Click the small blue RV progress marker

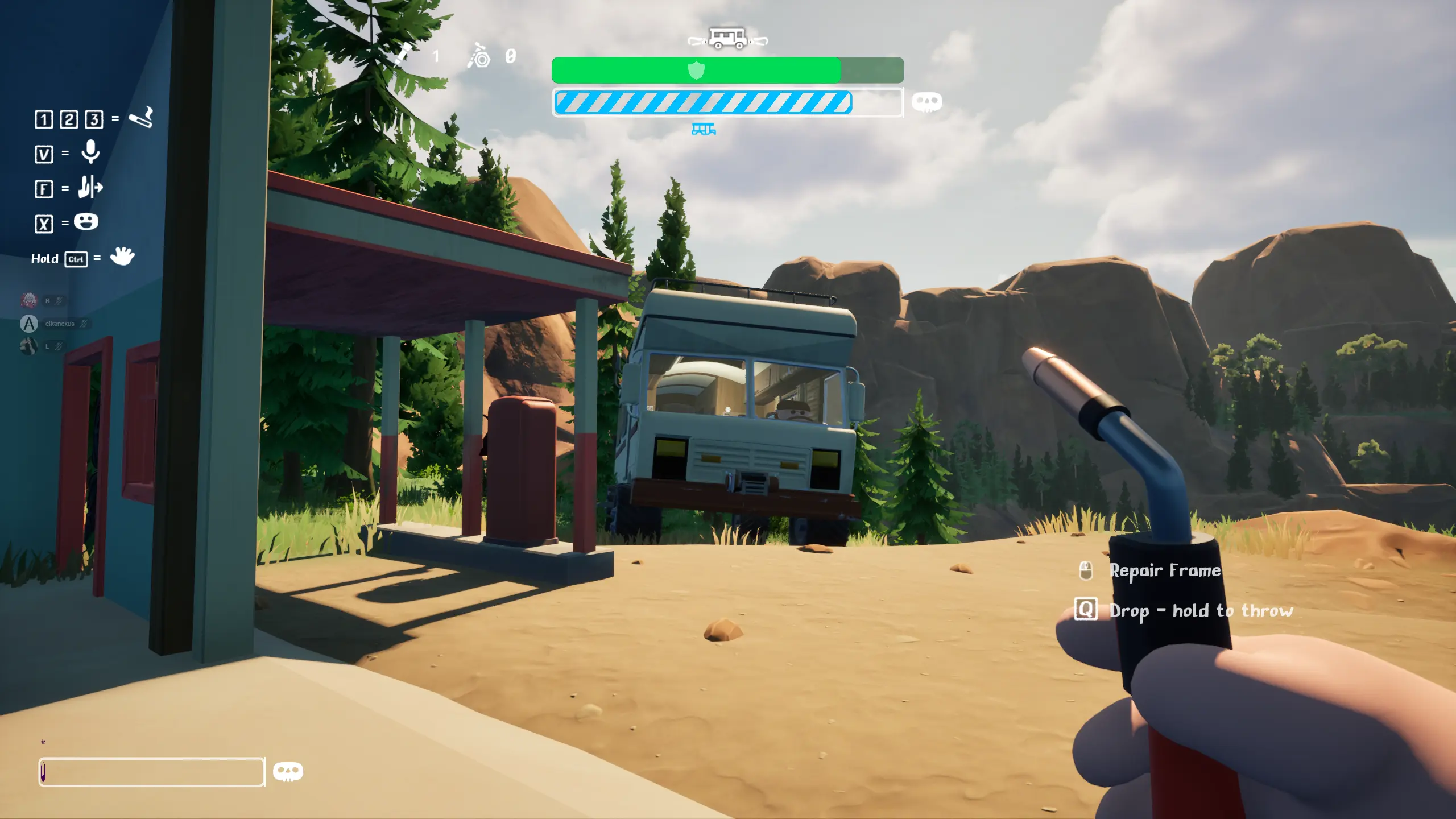pyautogui.click(x=704, y=130)
